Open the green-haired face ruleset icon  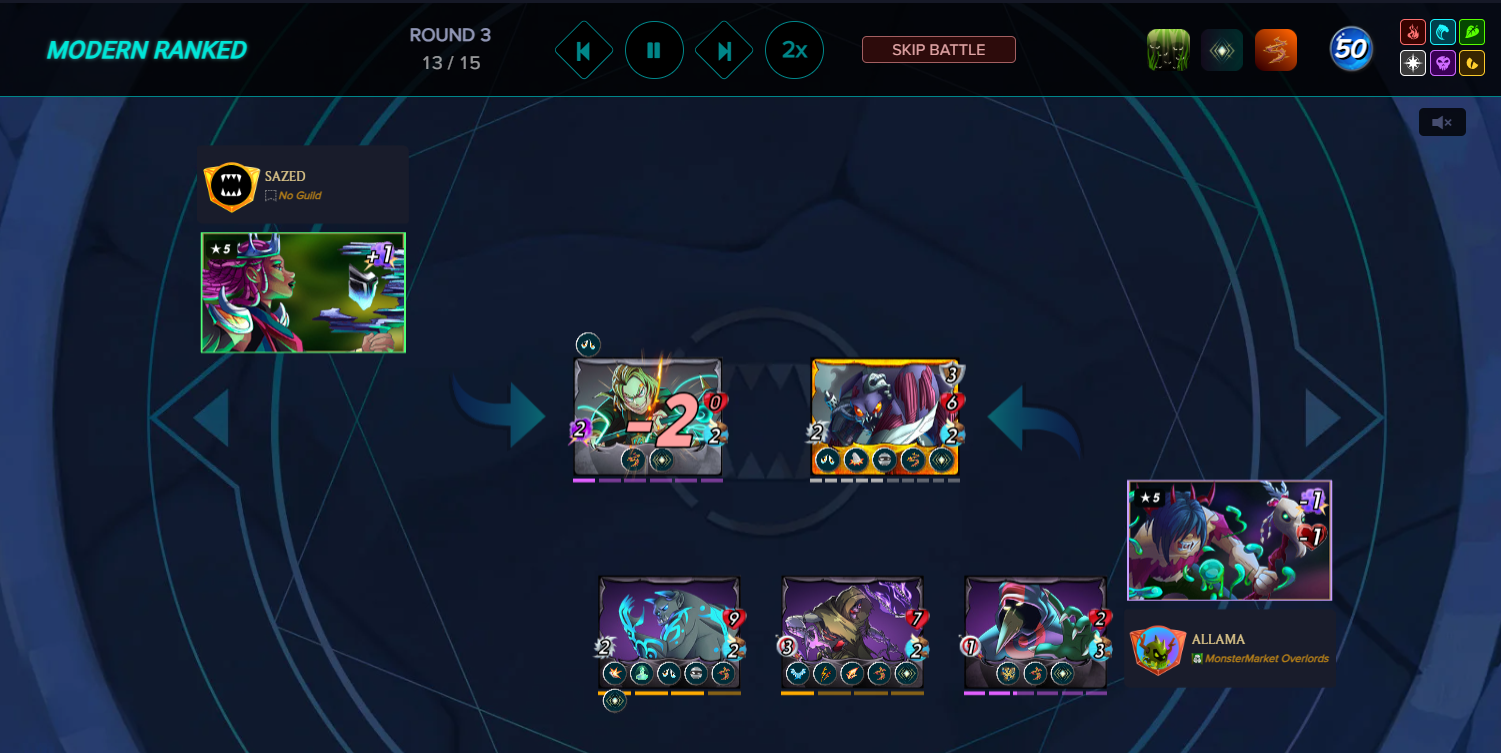(1168, 50)
